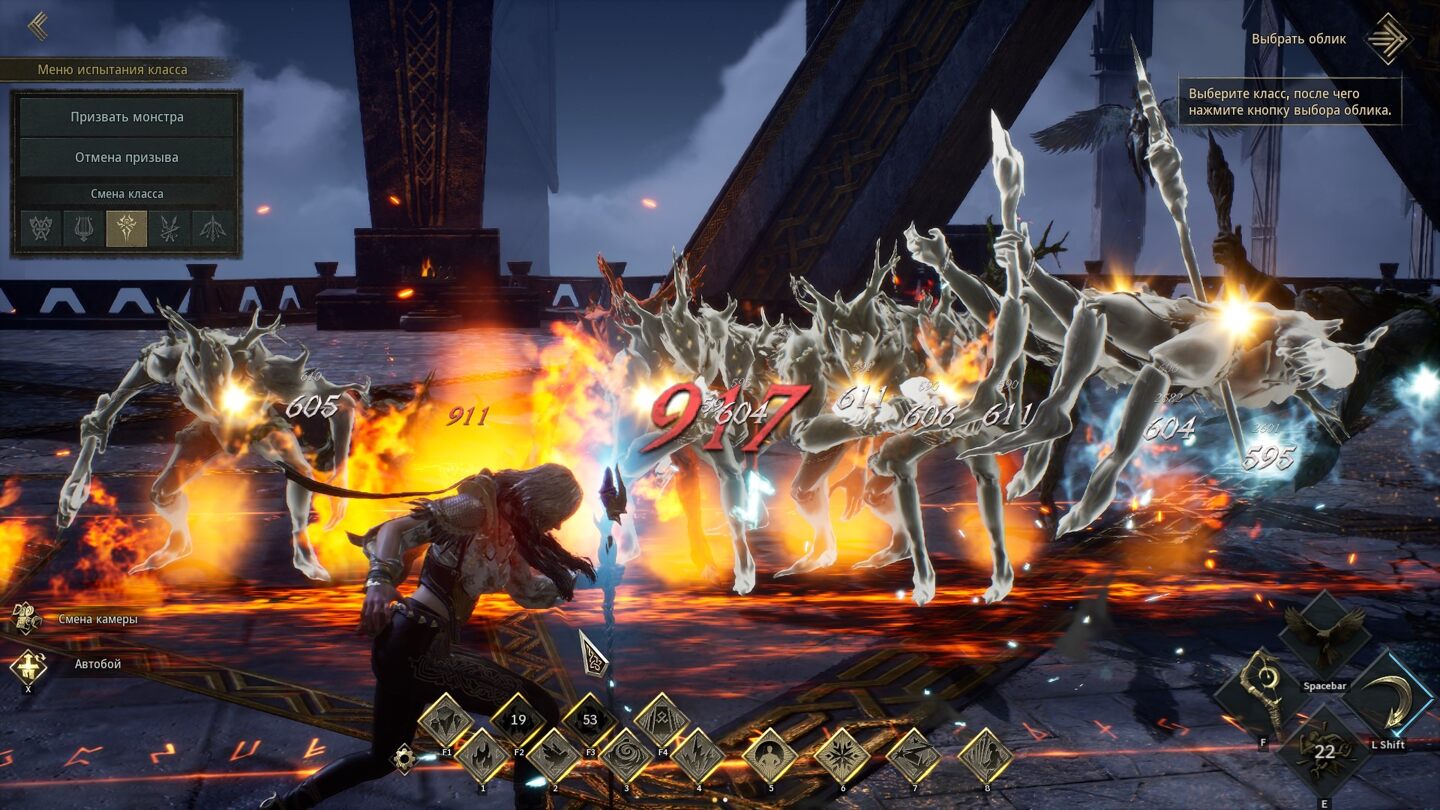Activate the flame skill icon
The width and height of the screenshot is (1440, 810).
(482, 756)
